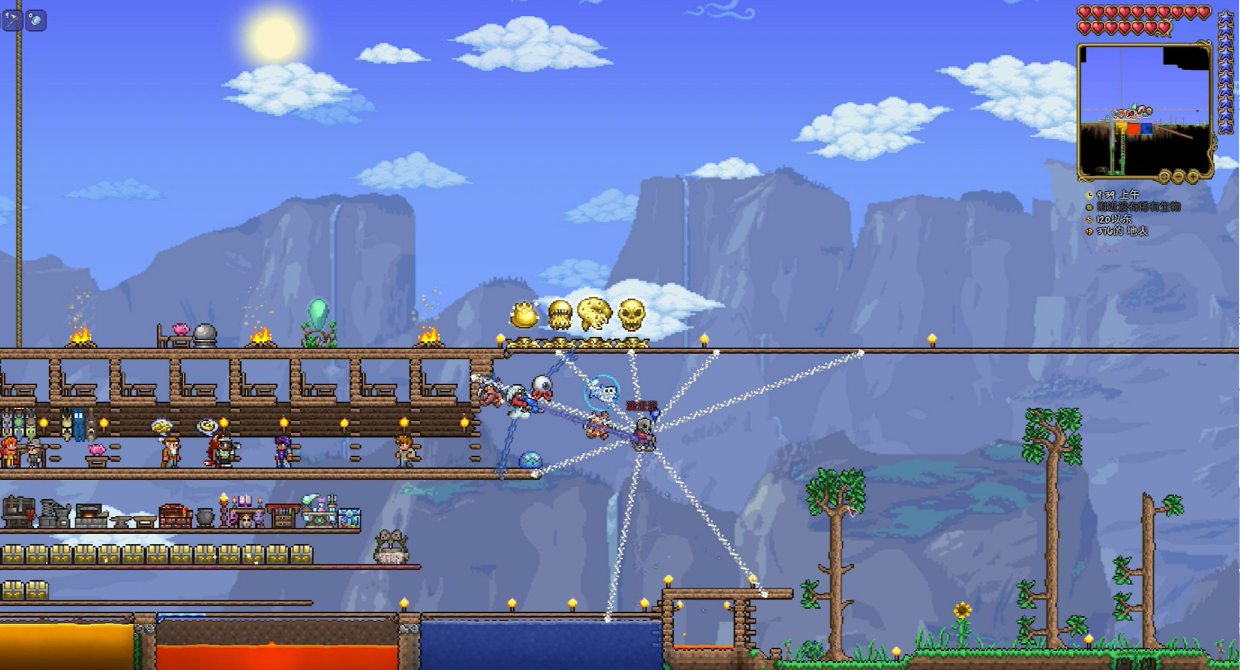Zoom in the minimap with the plus button
The height and width of the screenshot is (670, 1240).
click(x=1193, y=177)
